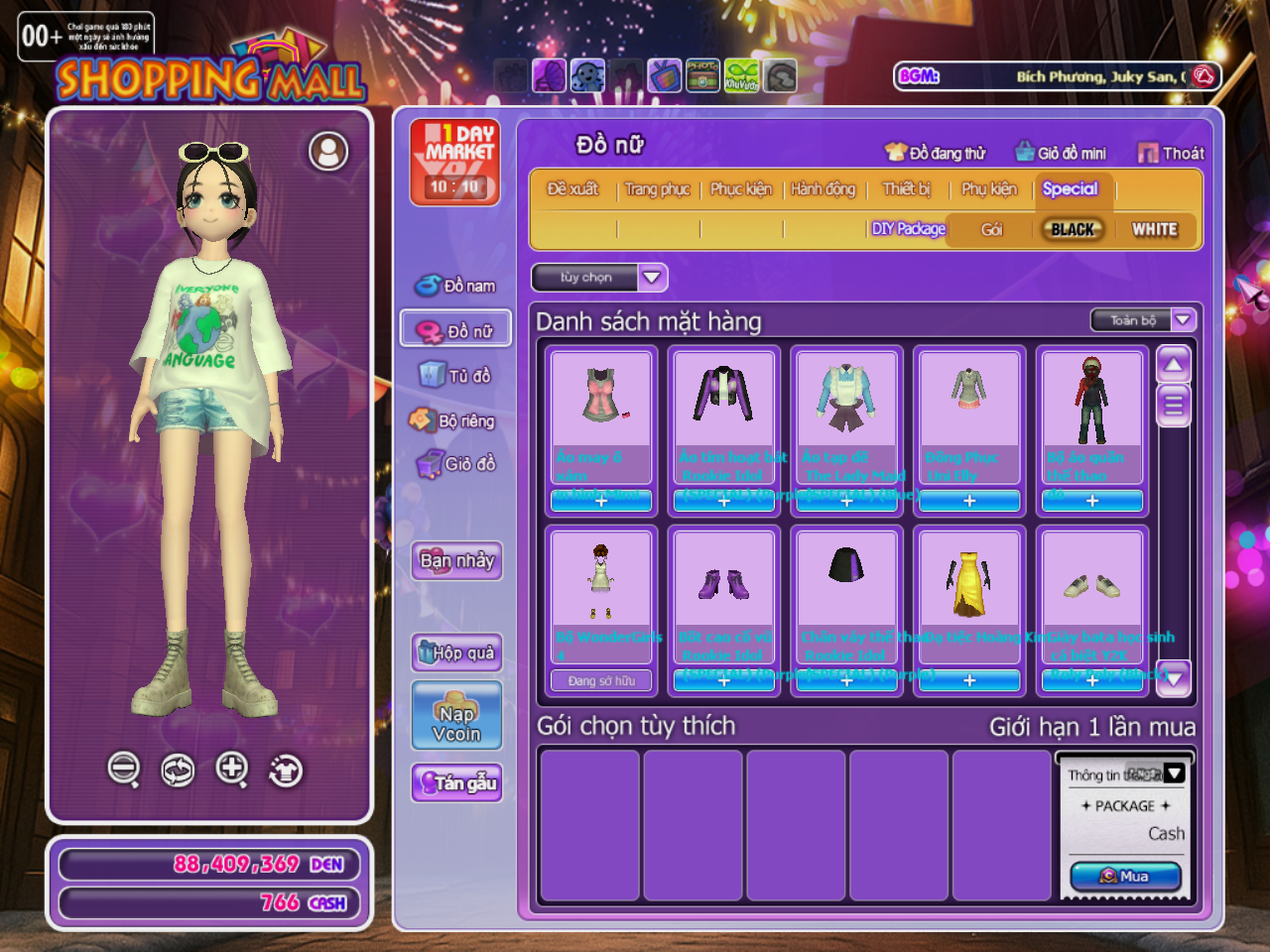
Task: Click the Nạp Vcoin top-up button
Action: 456,716
